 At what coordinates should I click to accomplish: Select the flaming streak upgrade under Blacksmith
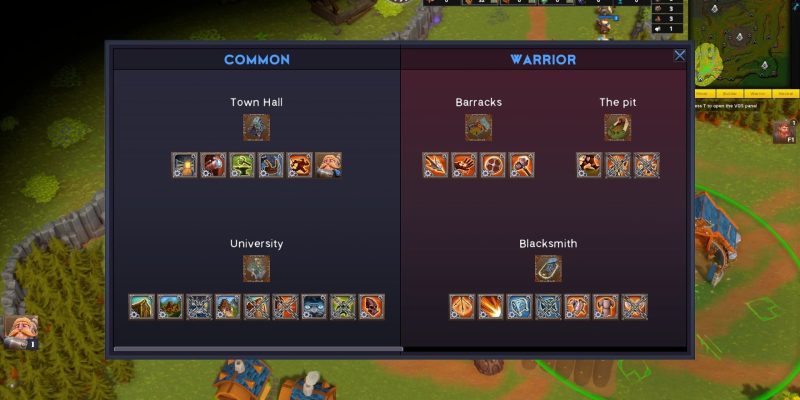[x=490, y=306]
